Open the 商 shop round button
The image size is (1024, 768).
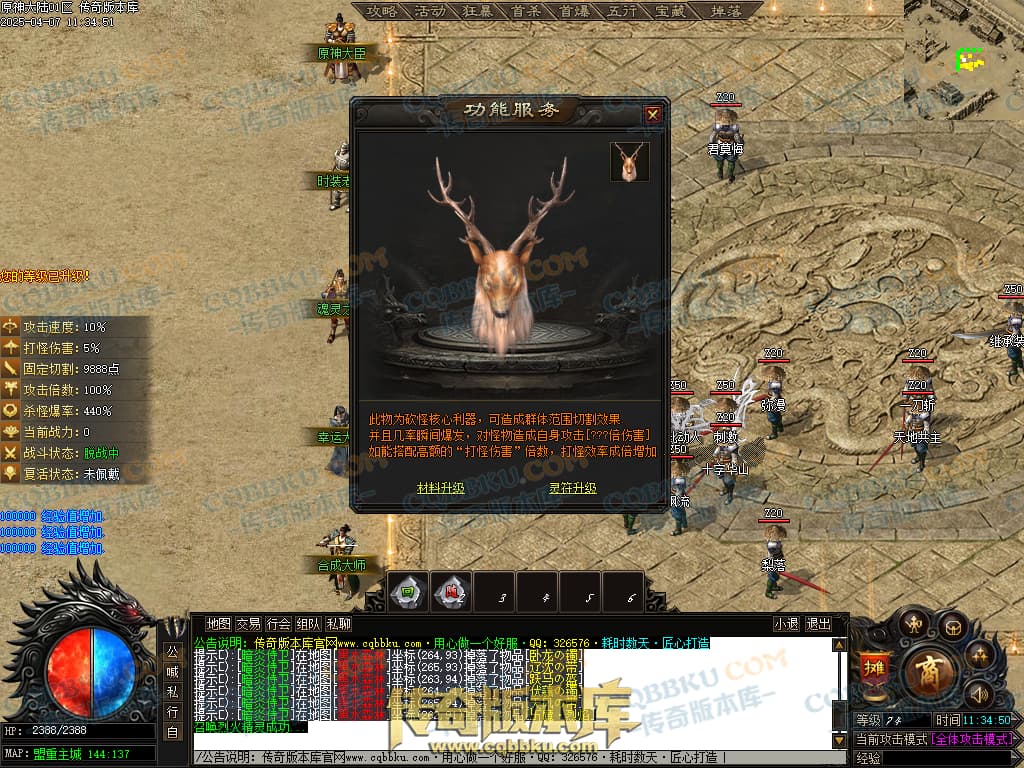pyautogui.click(x=930, y=668)
